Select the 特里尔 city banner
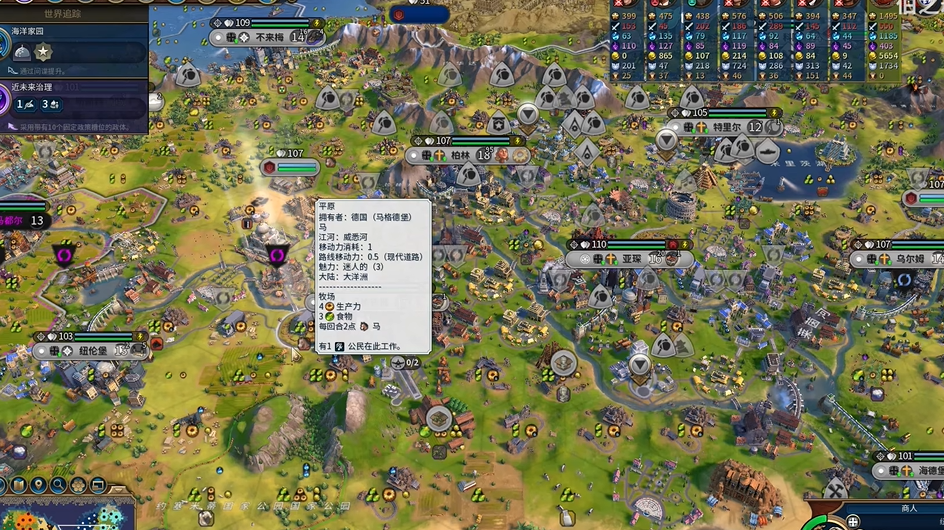Viewport: 944px width, 530px height. 724,127
